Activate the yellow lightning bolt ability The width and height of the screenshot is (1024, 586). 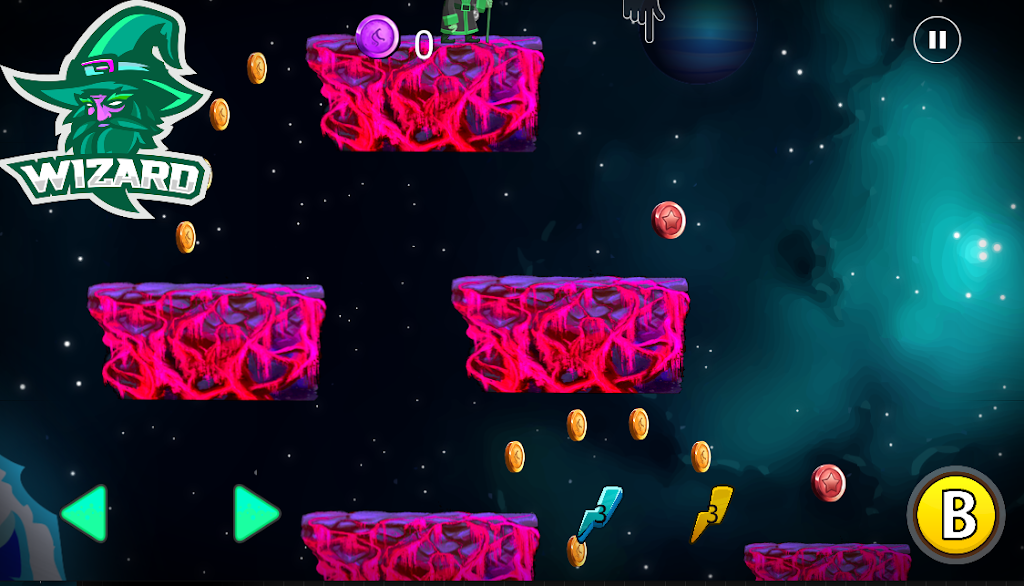coord(712,512)
